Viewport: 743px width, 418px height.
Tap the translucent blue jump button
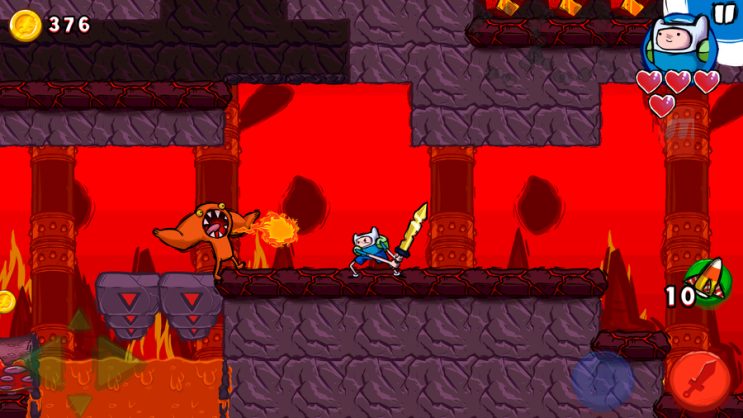[x=602, y=380]
